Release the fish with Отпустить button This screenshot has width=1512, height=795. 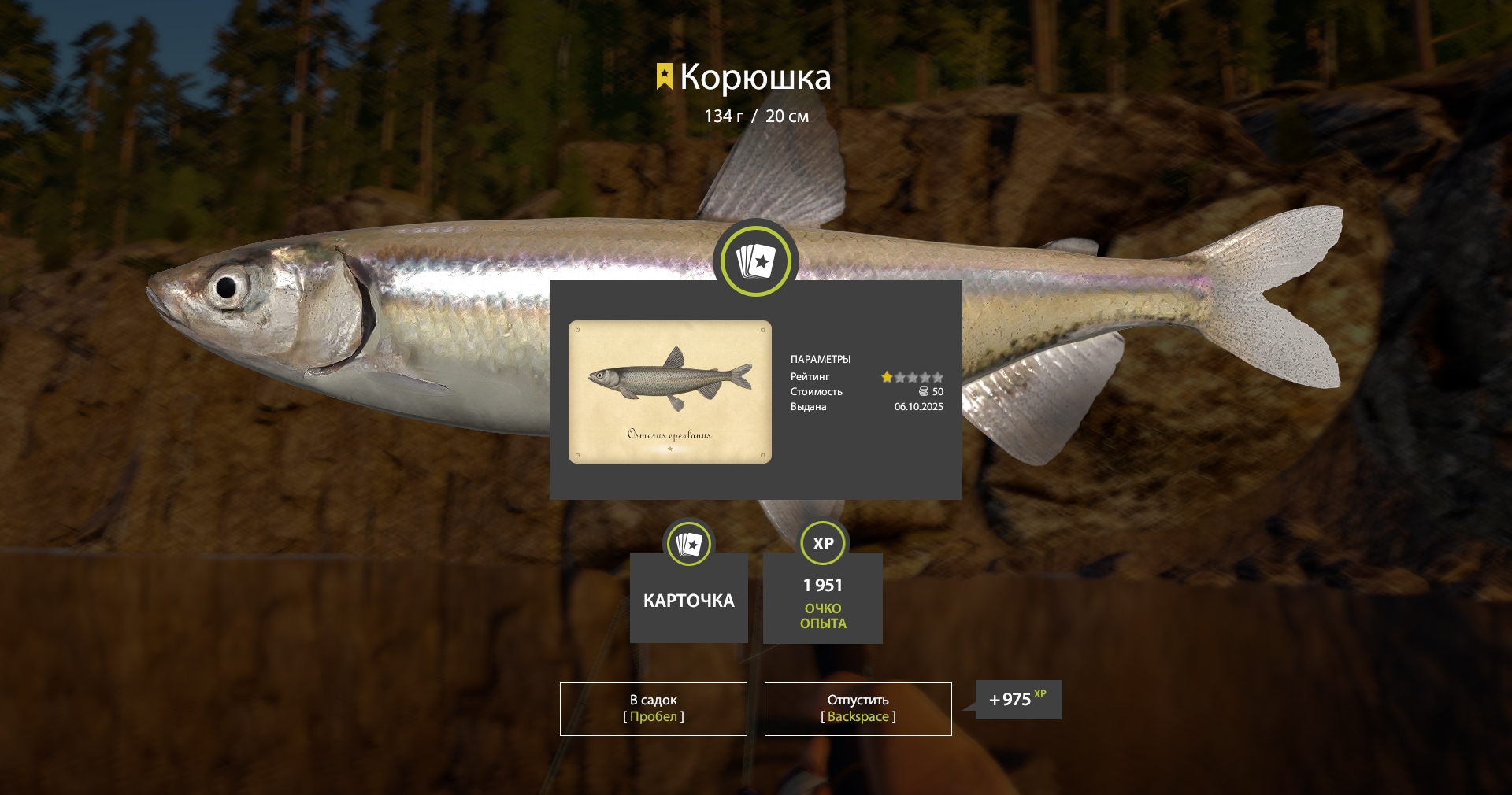tap(858, 708)
